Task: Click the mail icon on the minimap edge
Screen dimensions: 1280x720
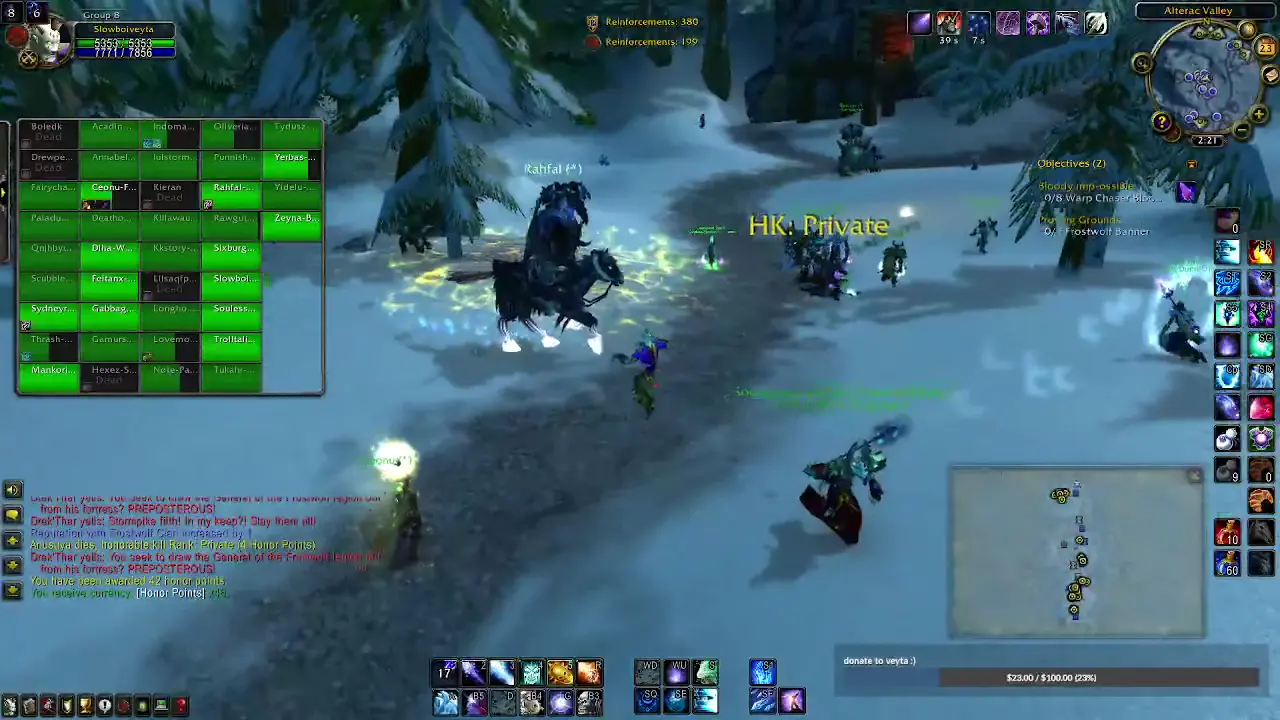Action: (1269, 77)
